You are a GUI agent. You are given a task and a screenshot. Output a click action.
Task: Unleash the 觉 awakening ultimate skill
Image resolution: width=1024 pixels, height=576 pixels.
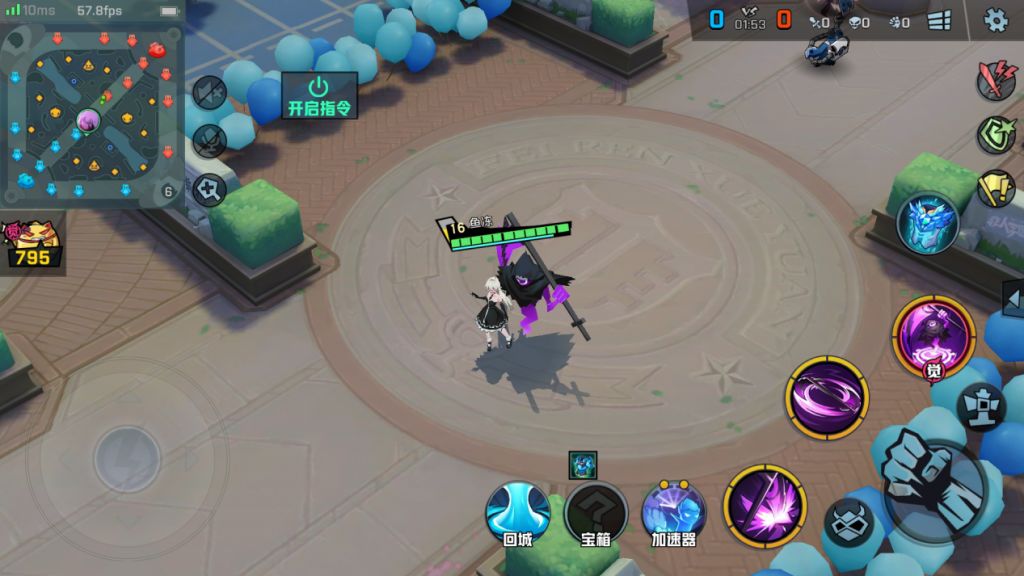coord(933,337)
